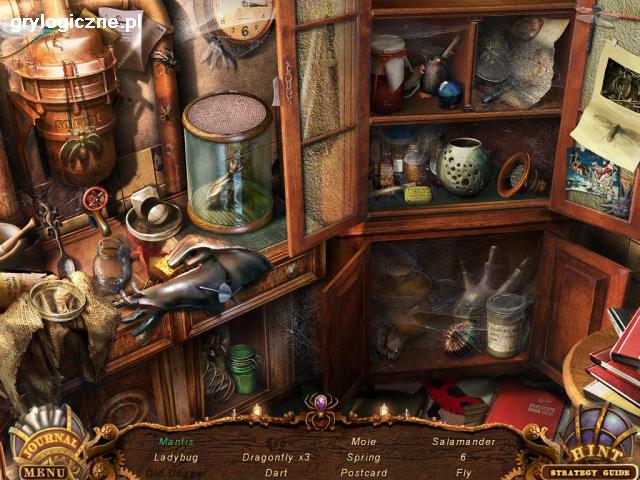Select Spring in the item list
The width and height of the screenshot is (640, 480).
[x=364, y=457]
